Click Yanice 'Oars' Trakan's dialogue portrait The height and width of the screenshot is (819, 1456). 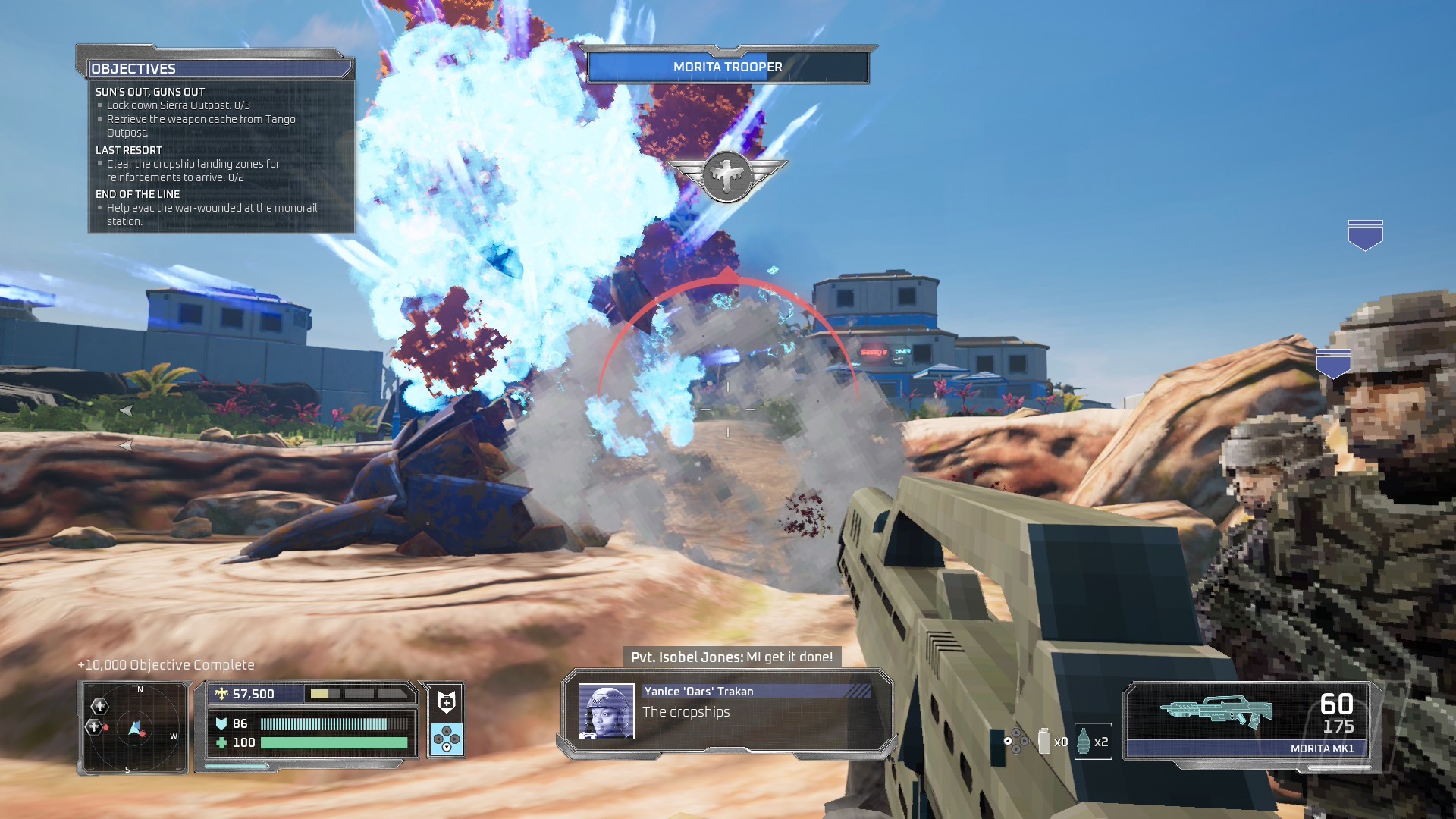(x=606, y=711)
